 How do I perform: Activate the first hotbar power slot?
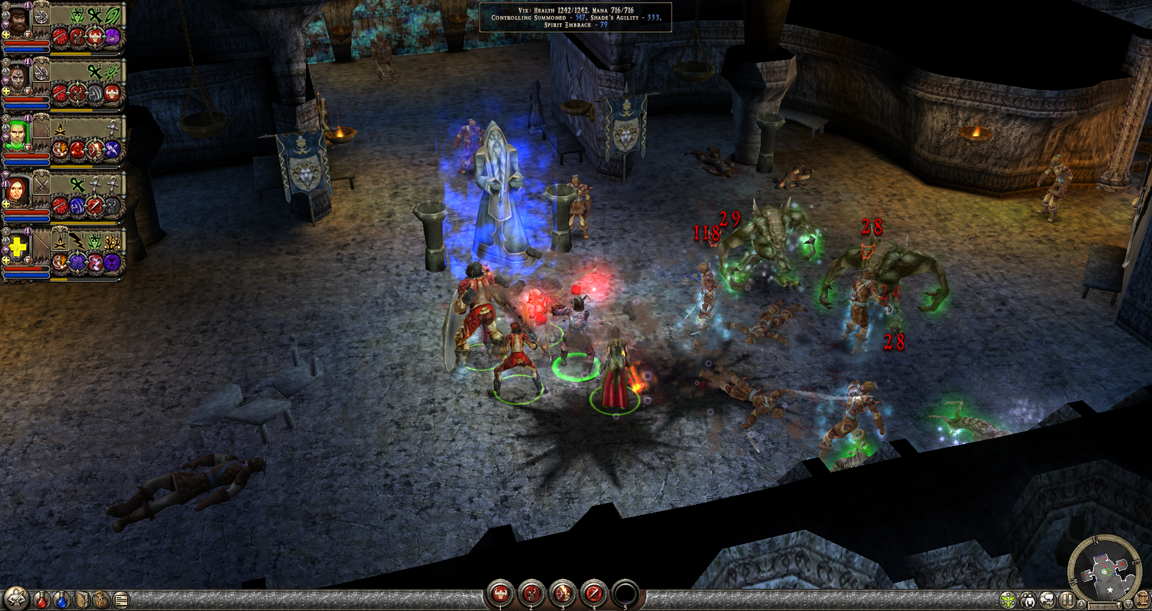click(500, 594)
